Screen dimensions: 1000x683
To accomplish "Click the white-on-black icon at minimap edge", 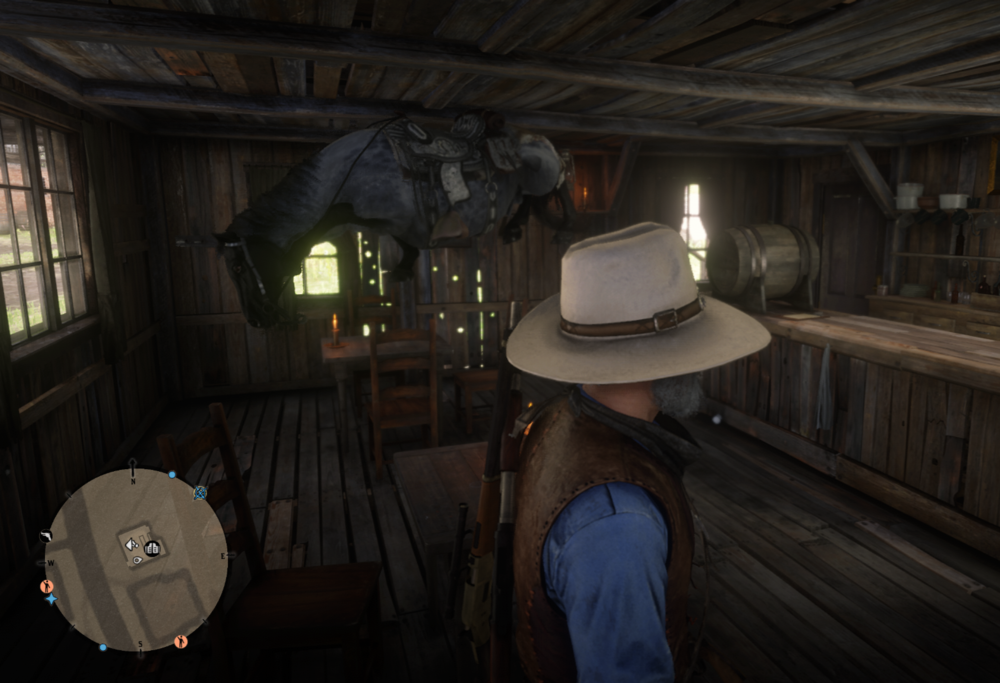I will (46, 537).
